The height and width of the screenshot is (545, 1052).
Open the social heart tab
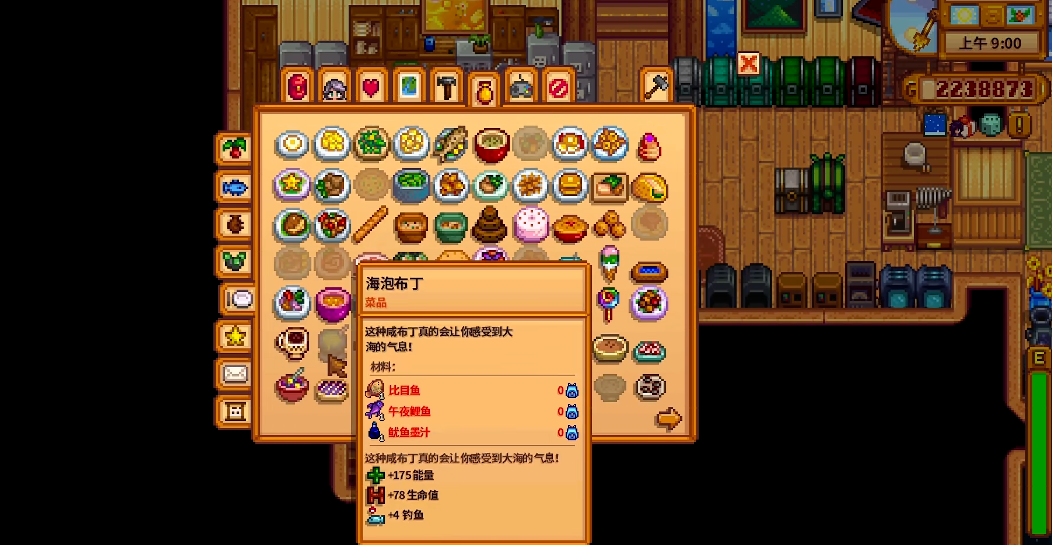pyautogui.click(x=371, y=88)
